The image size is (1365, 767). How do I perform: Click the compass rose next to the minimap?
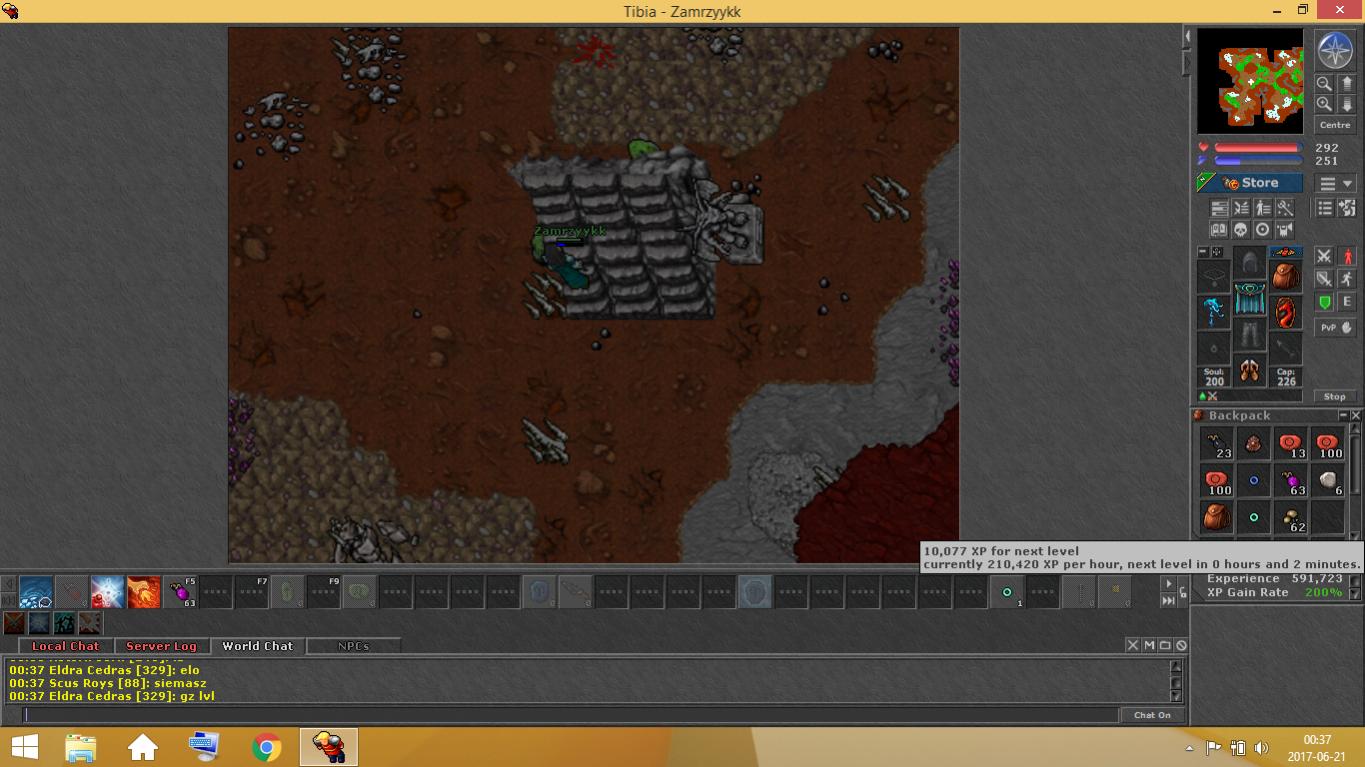(1334, 50)
